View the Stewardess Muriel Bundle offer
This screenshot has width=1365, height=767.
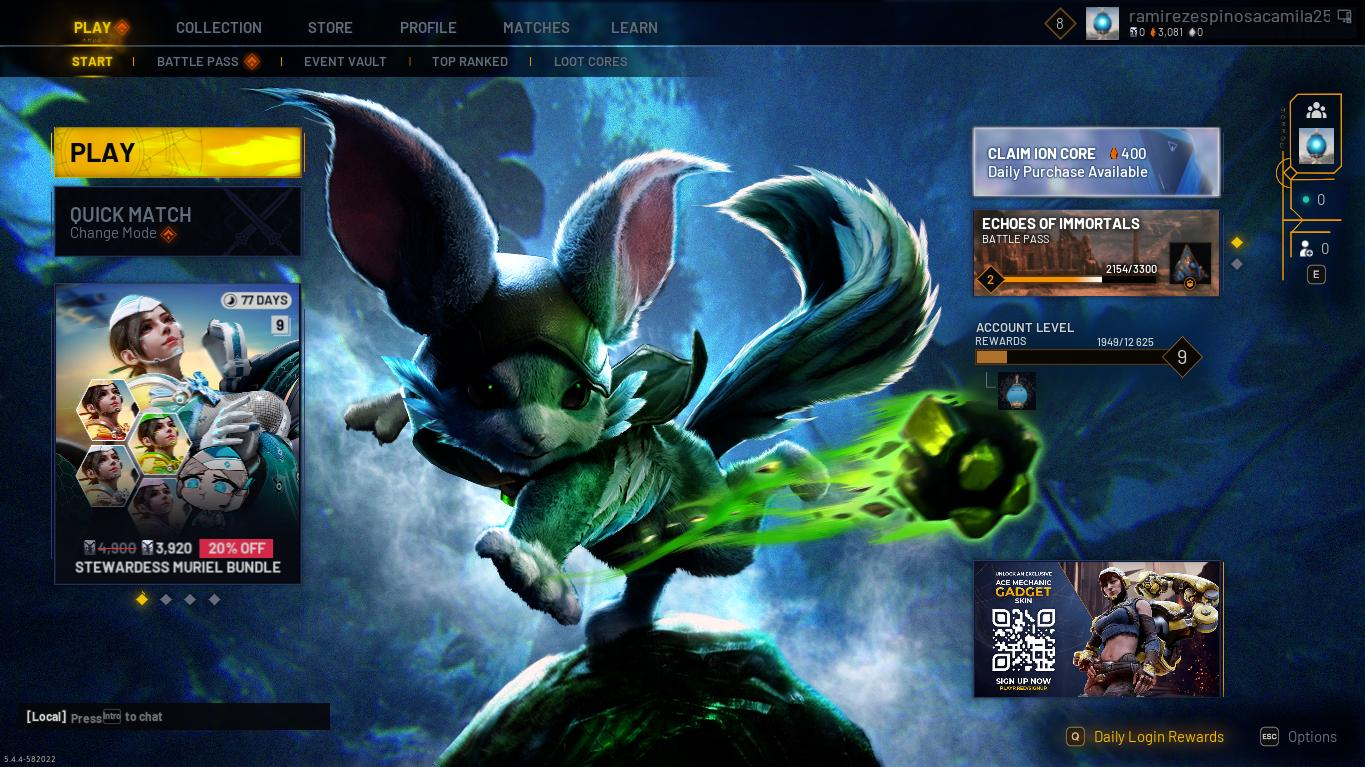(x=177, y=433)
